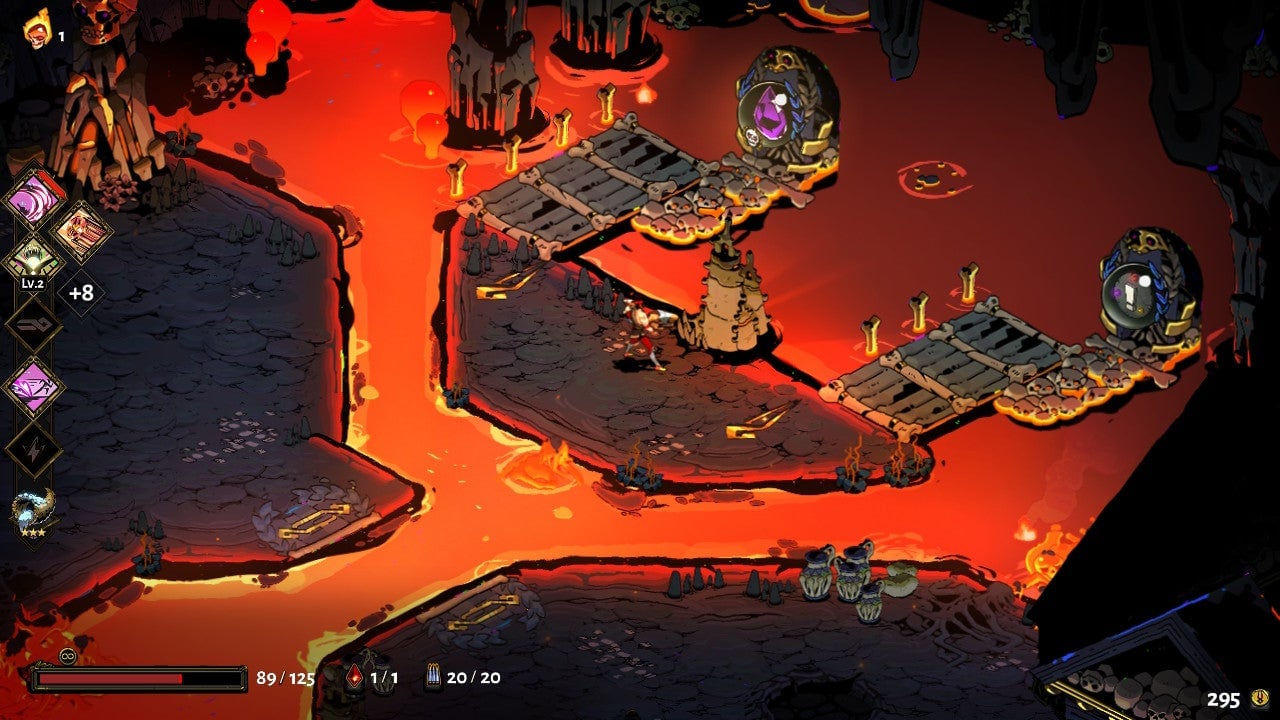Click the 1/1 cast counter label

point(387,678)
